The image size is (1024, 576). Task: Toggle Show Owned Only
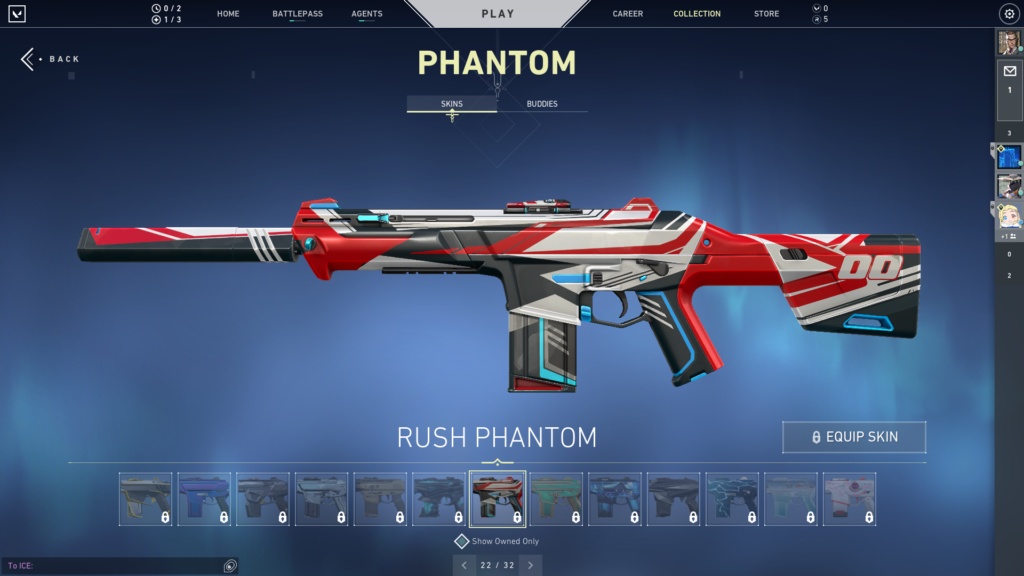(x=462, y=541)
